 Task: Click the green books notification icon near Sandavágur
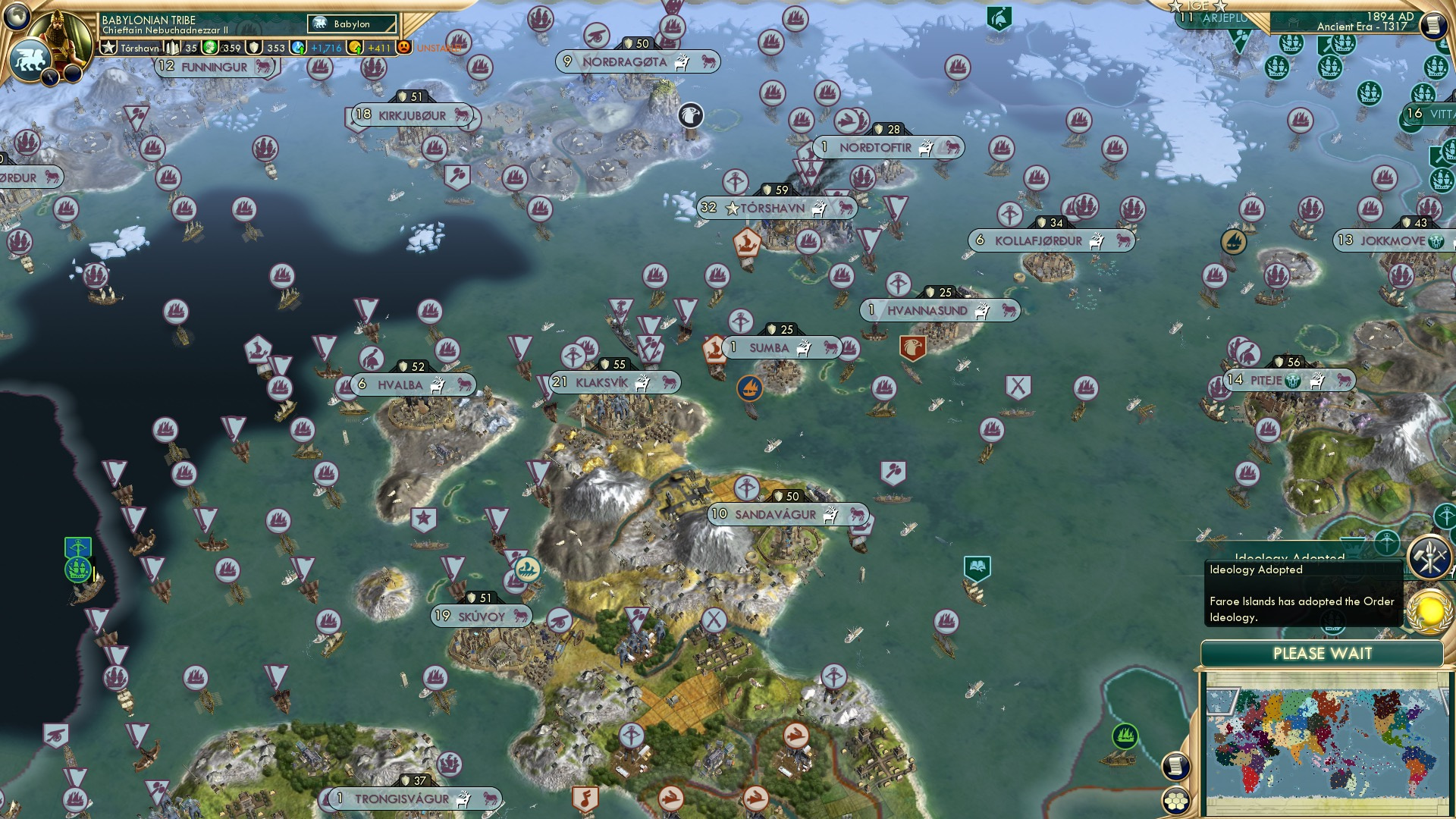[x=977, y=564]
